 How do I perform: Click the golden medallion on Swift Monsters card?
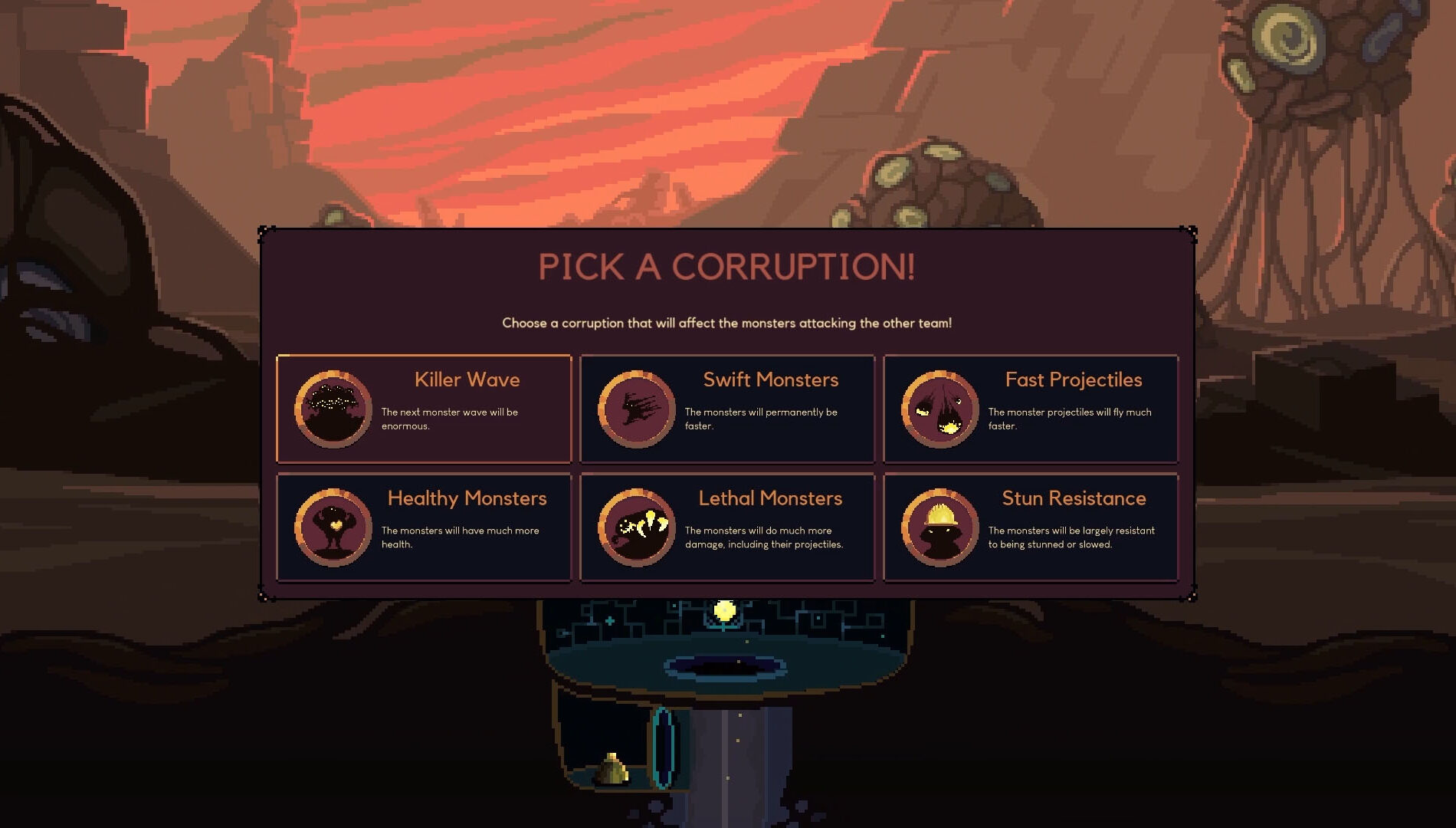(x=638, y=409)
